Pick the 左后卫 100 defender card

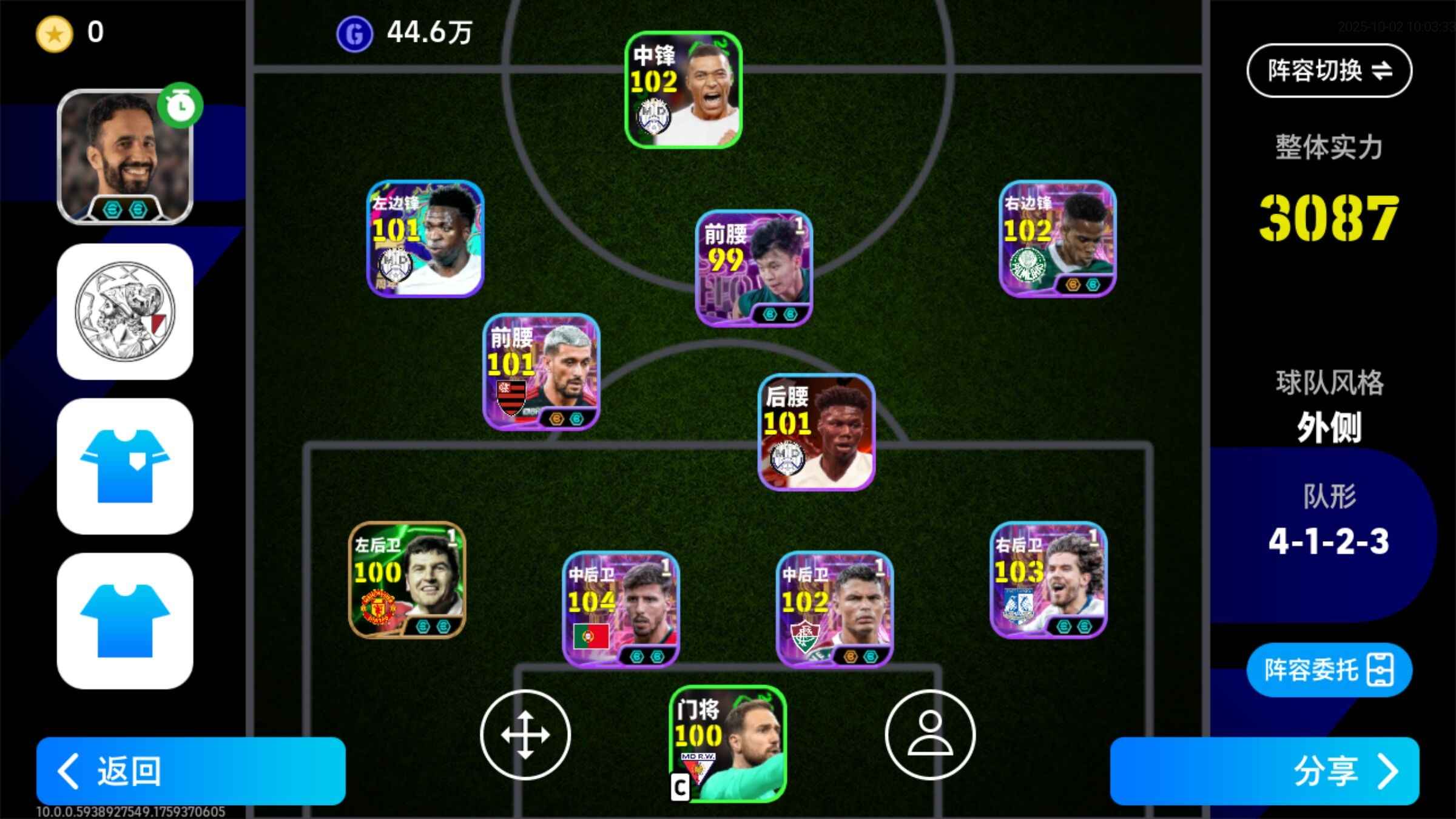(407, 580)
